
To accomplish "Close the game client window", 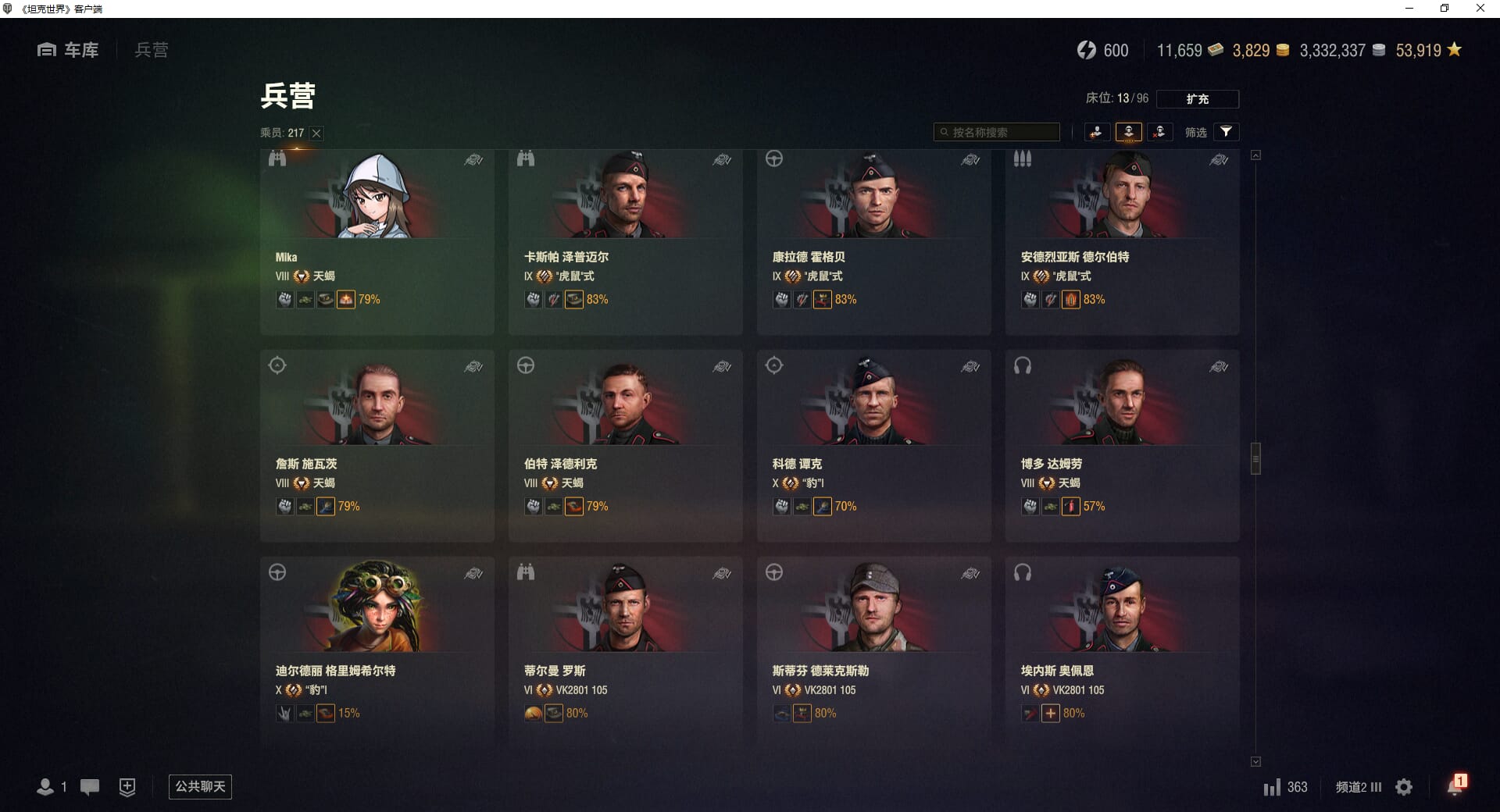I will click(x=1480, y=9).
